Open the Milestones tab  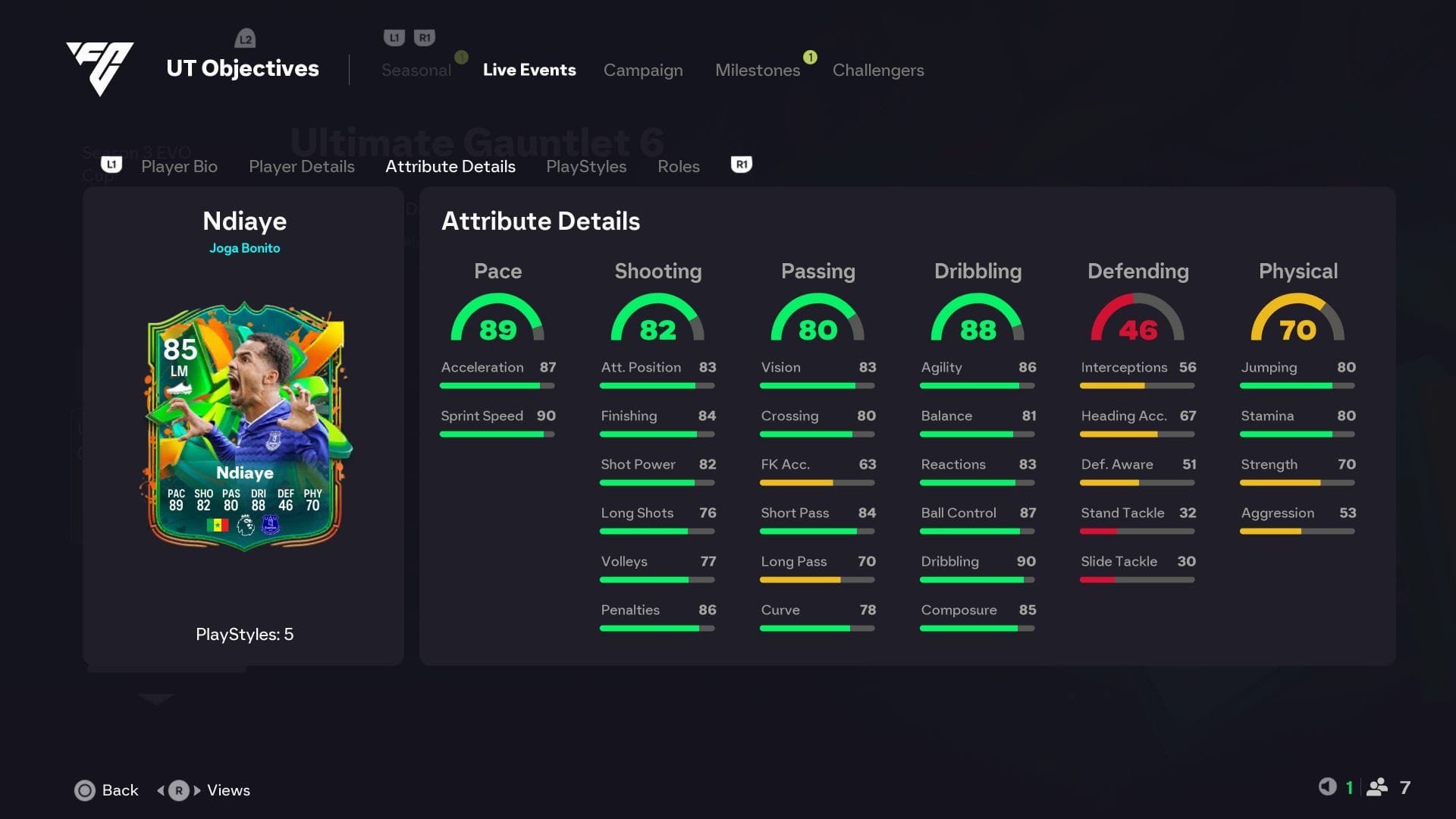click(758, 70)
